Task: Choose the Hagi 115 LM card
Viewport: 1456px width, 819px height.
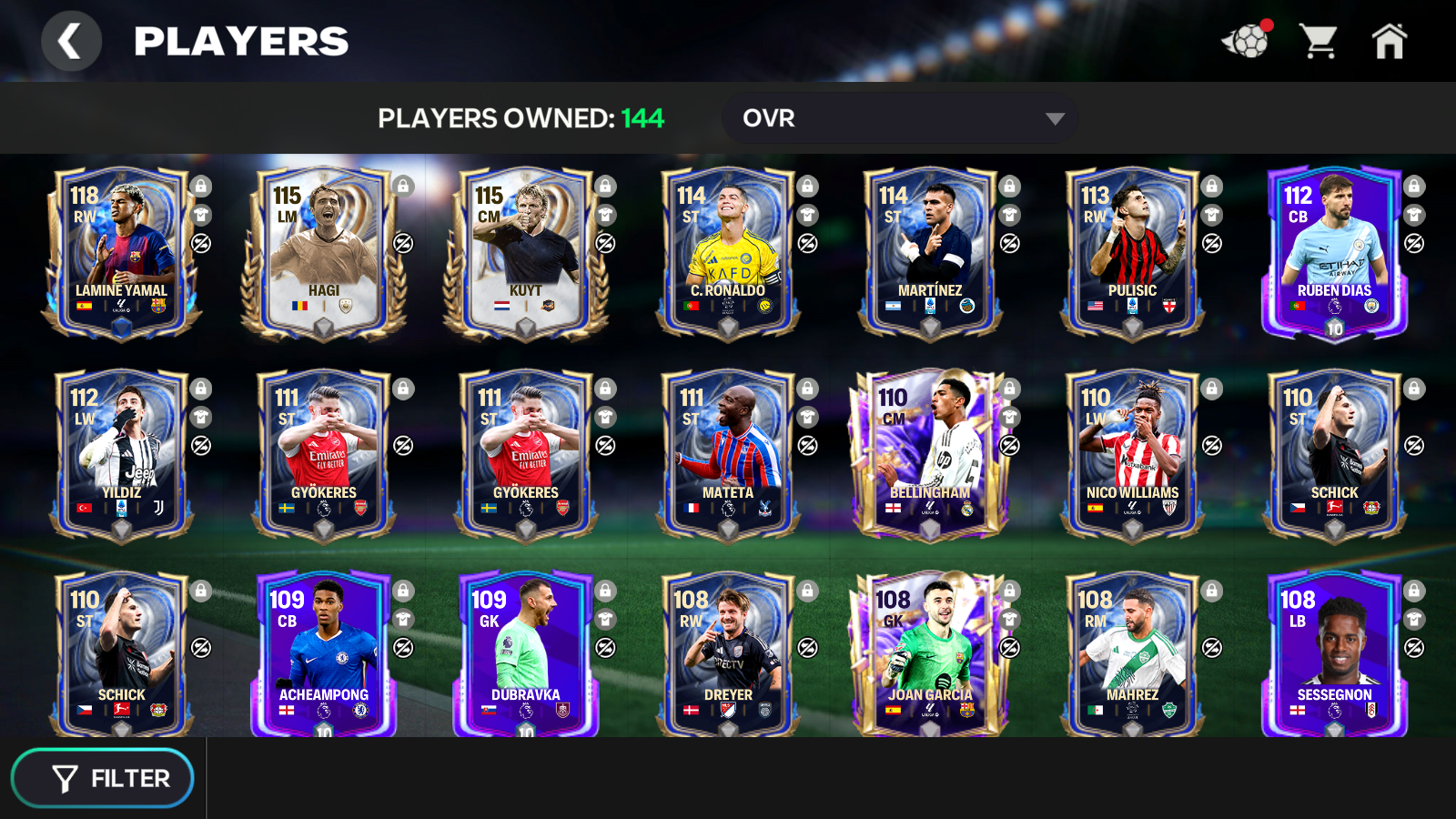Action: coord(323,252)
